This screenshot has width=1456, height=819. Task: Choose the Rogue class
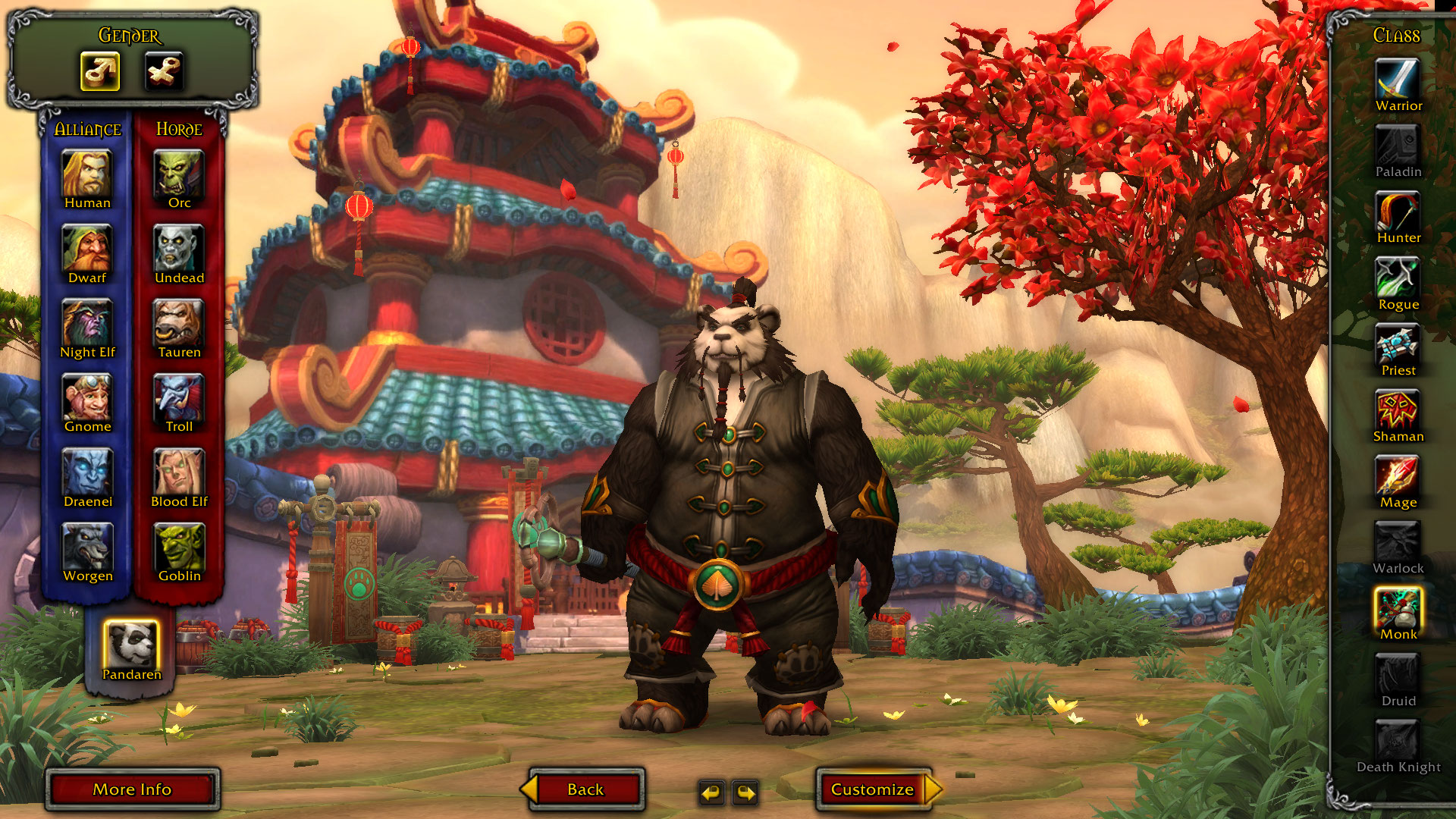pos(1398,276)
